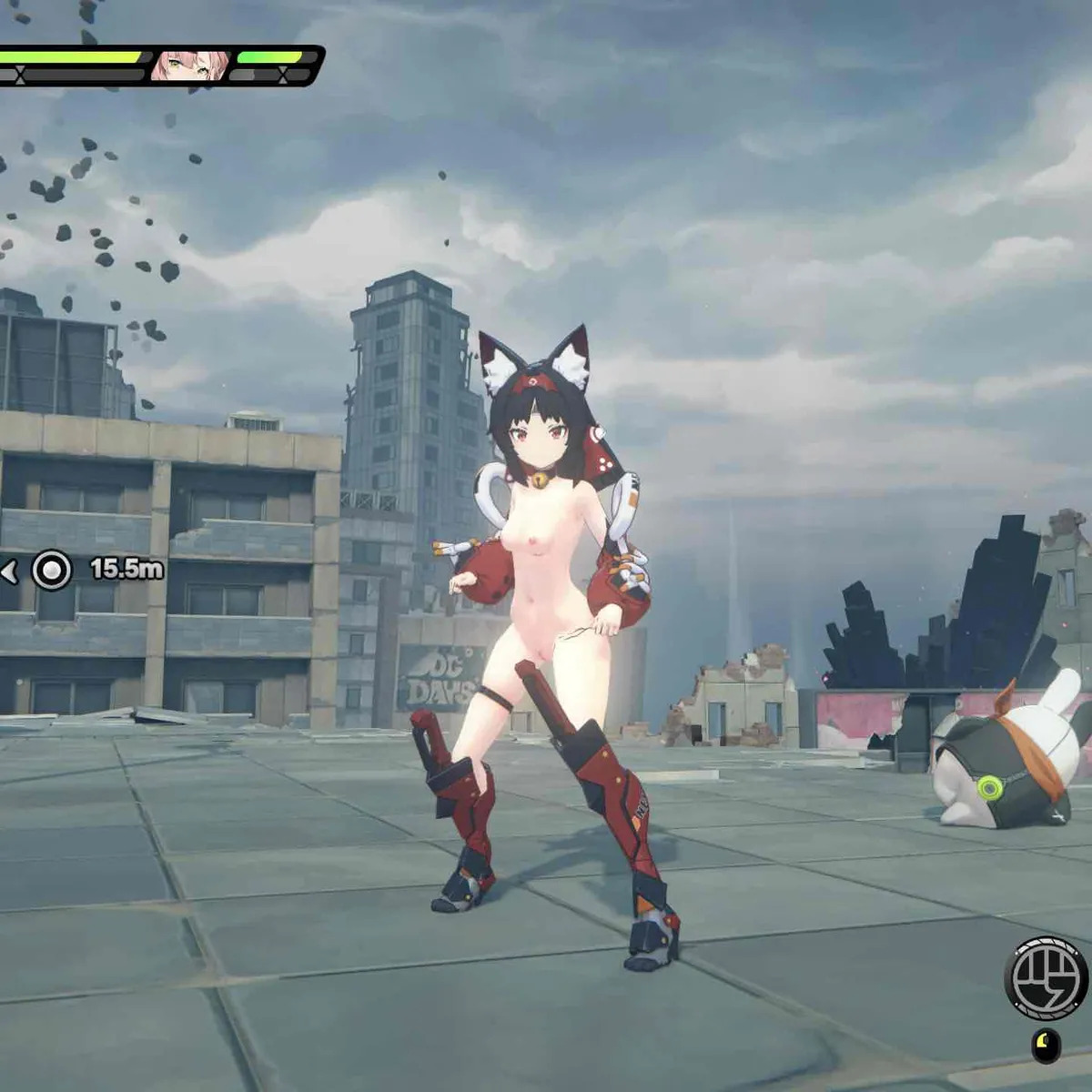Select the objective marker showing 15.5m
1092x1092 pixels.
point(52,571)
